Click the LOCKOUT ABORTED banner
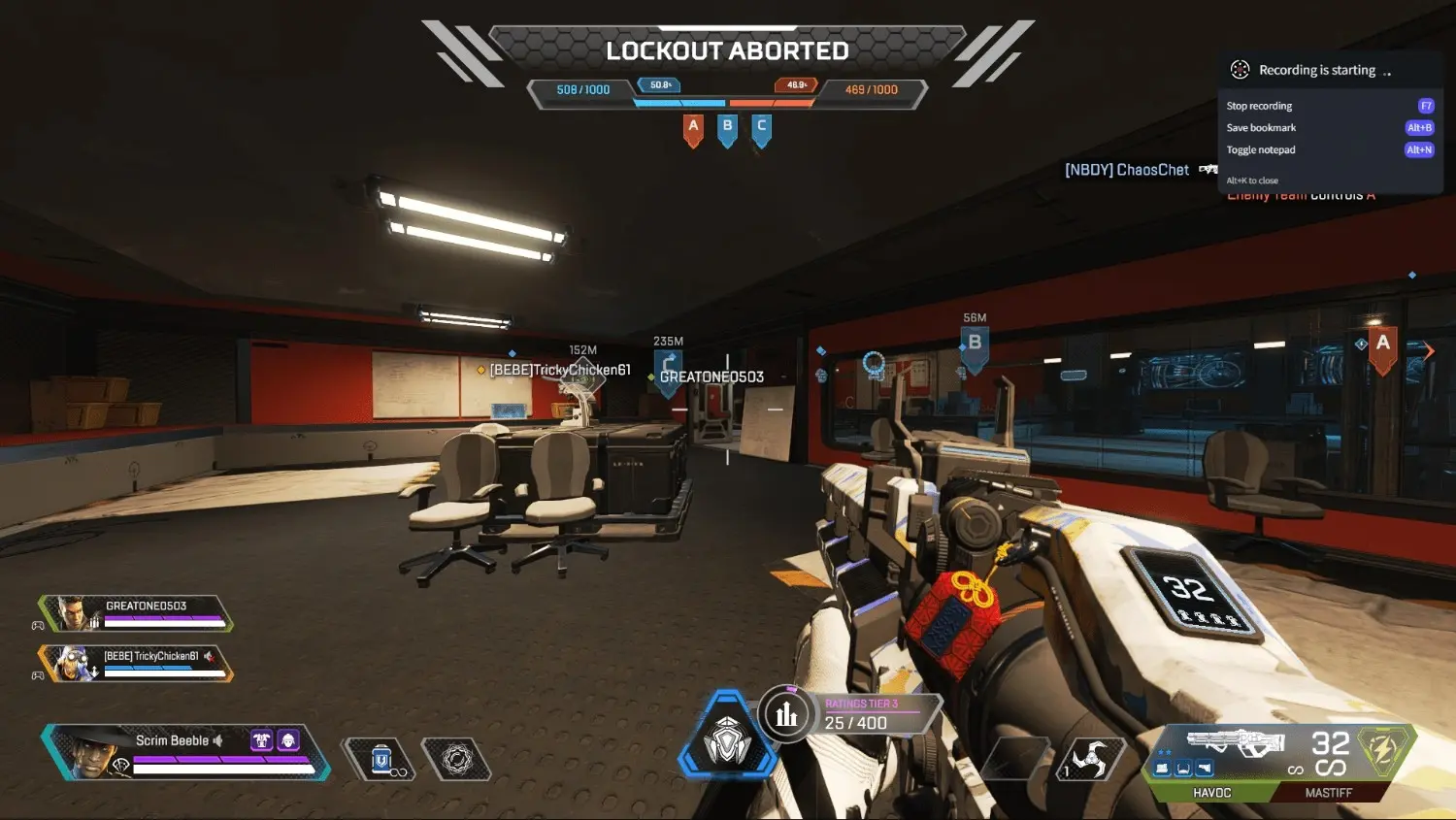 (727, 49)
